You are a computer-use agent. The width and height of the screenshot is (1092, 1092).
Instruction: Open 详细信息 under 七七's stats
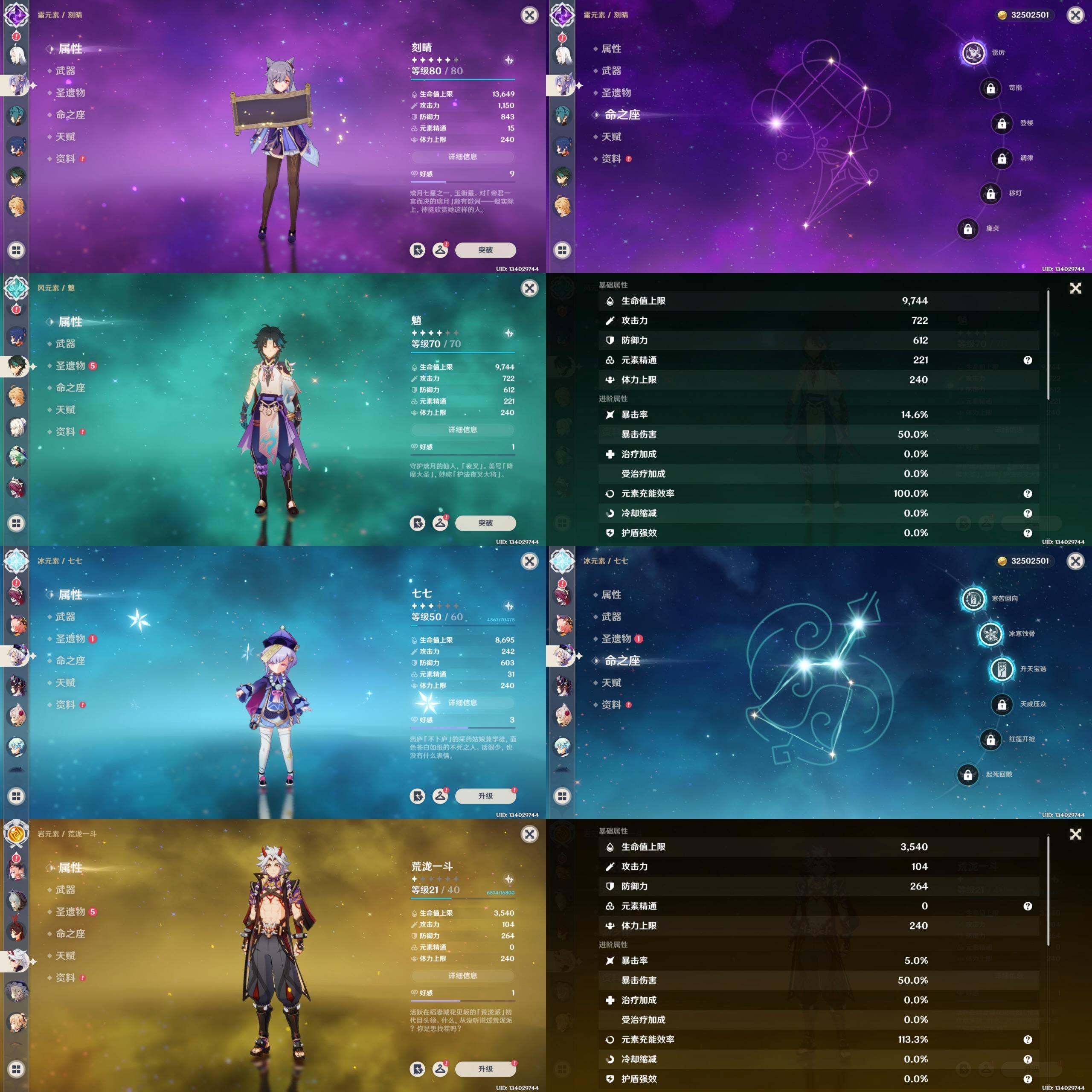[x=462, y=703]
